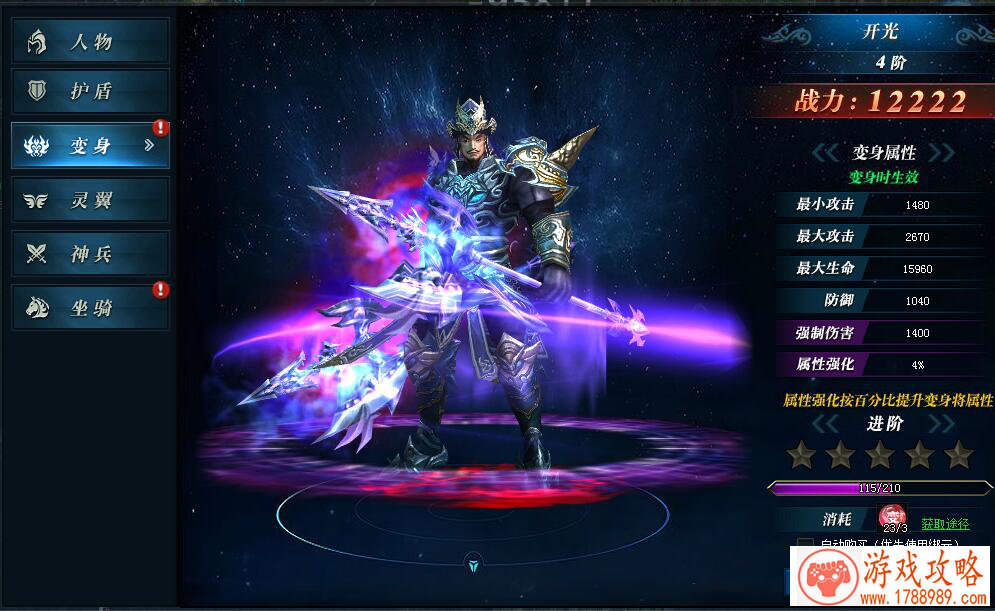Click the green 获取途径 link
The width and height of the screenshot is (995, 611).
[945, 524]
